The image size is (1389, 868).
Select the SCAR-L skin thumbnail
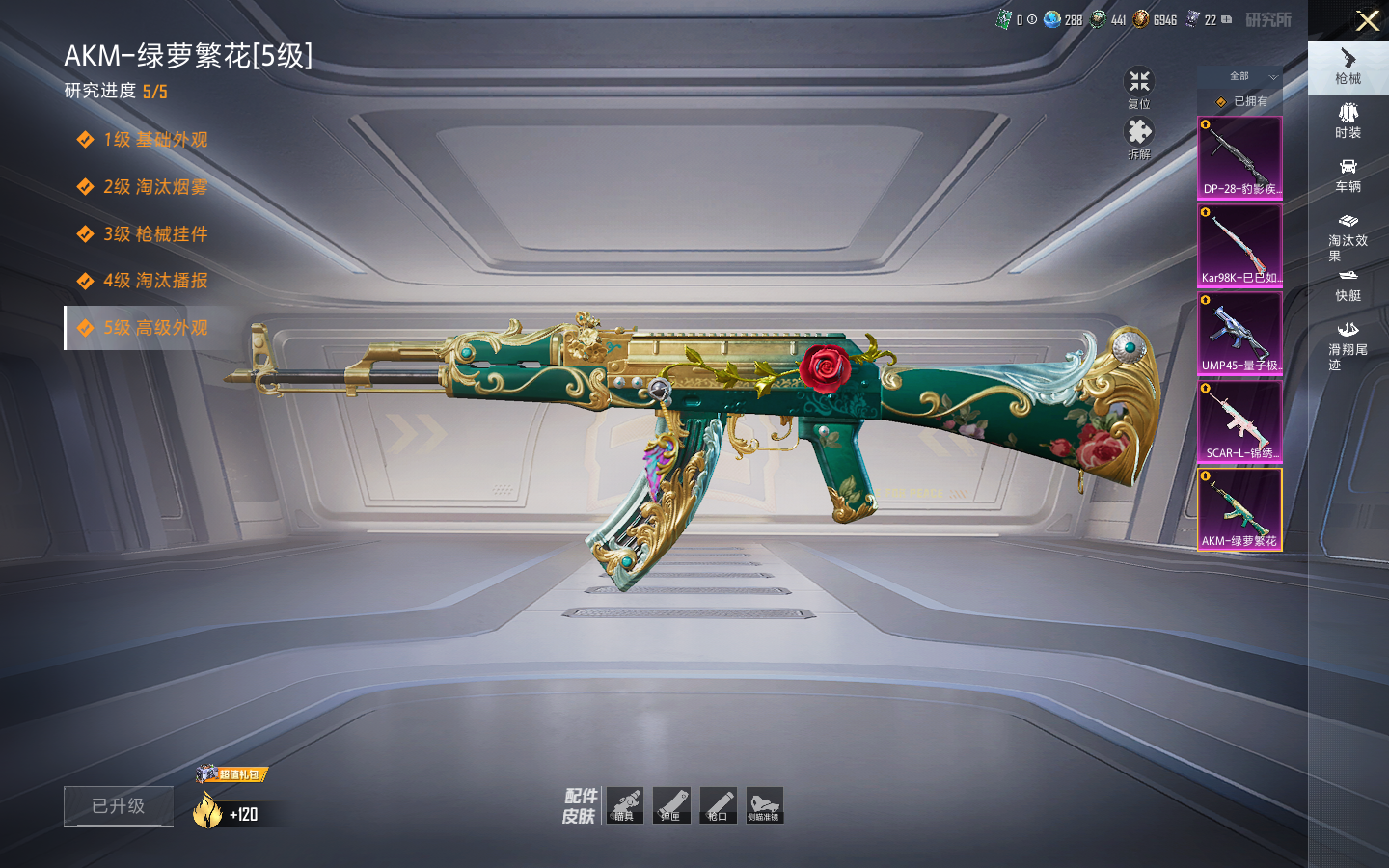coord(1239,421)
